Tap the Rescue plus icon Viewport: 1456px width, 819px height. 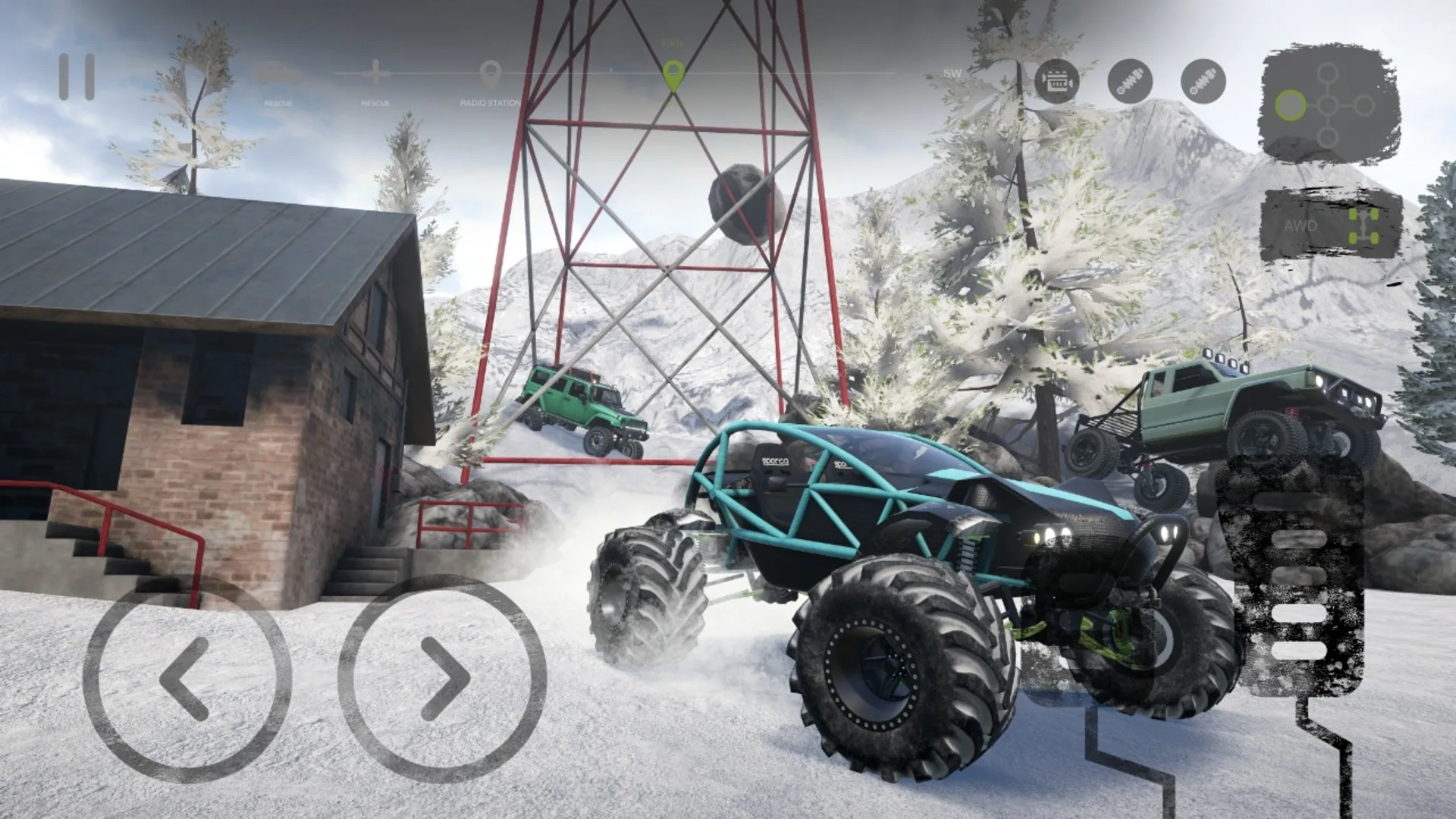(x=377, y=74)
